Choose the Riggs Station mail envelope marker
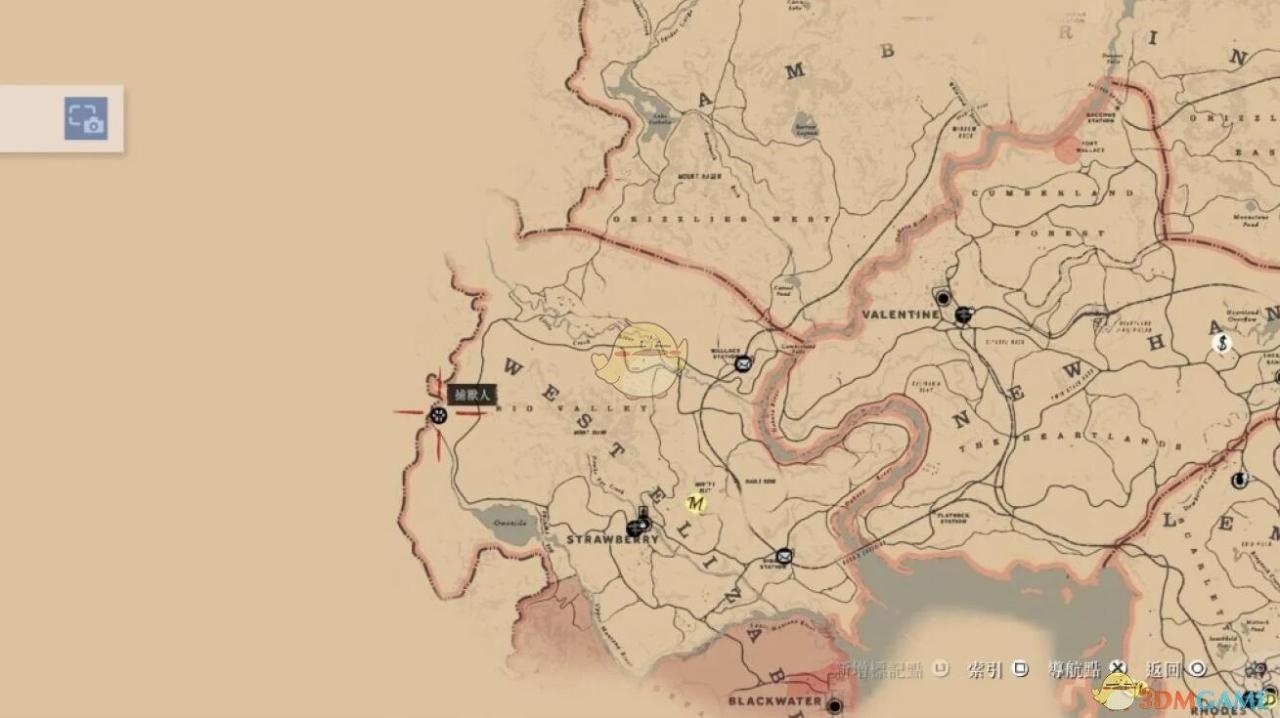 click(x=784, y=556)
